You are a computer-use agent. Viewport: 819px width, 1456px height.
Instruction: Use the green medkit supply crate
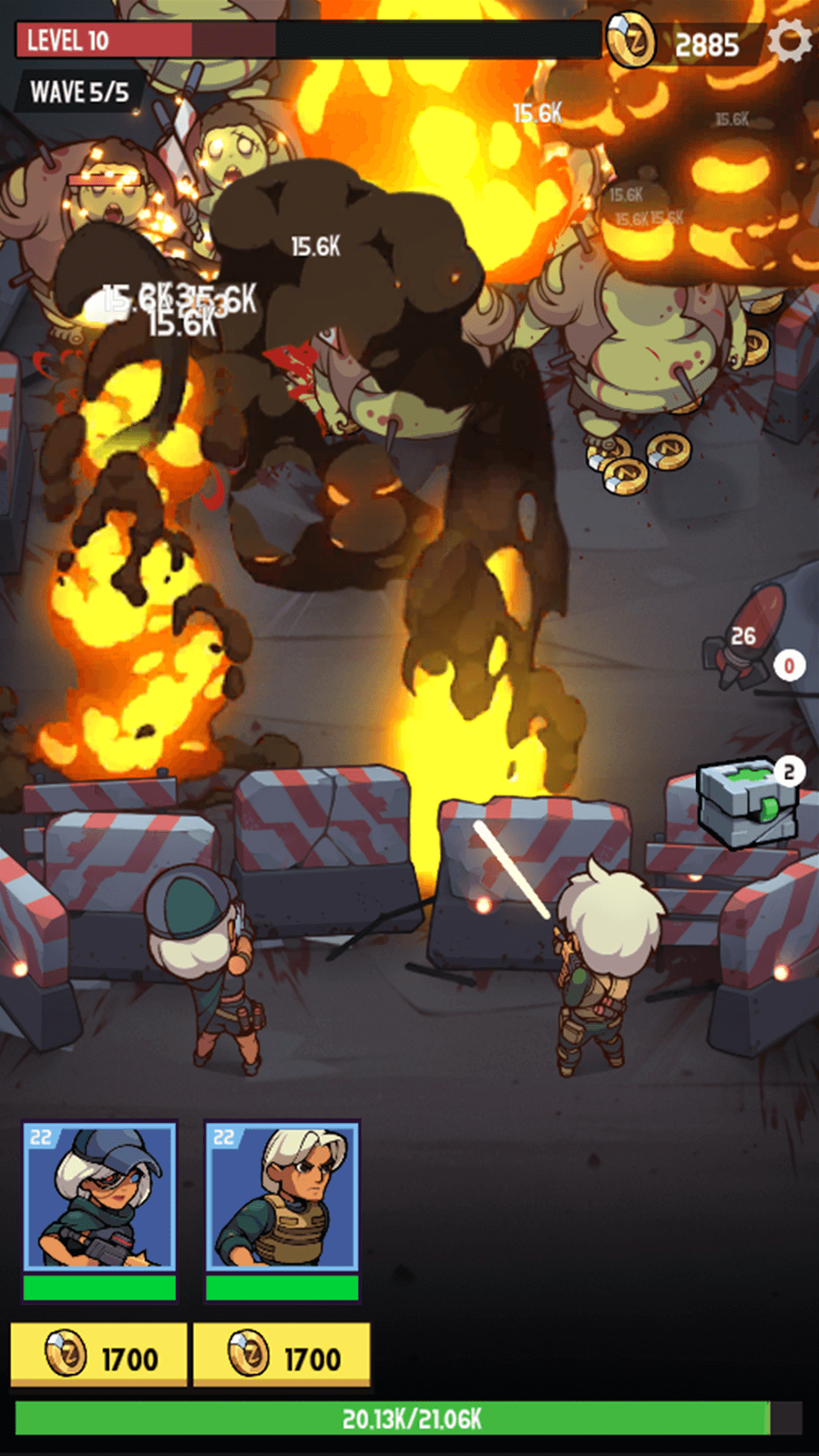pyautogui.click(x=744, y=803)
